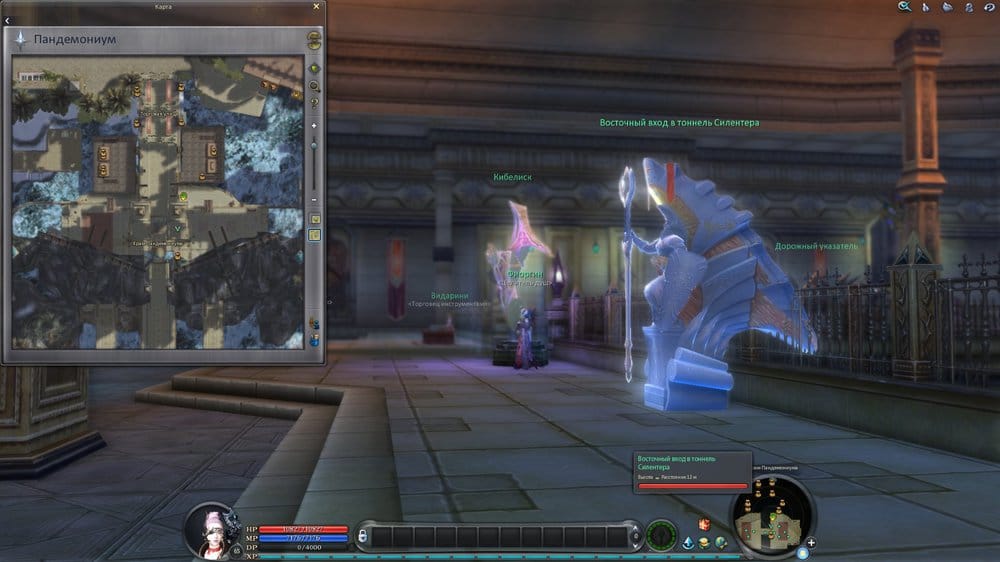The width and height of the screenshot is (1000, 562).
Task: Click the plus button beside the minimap
Action: point(811,543)
